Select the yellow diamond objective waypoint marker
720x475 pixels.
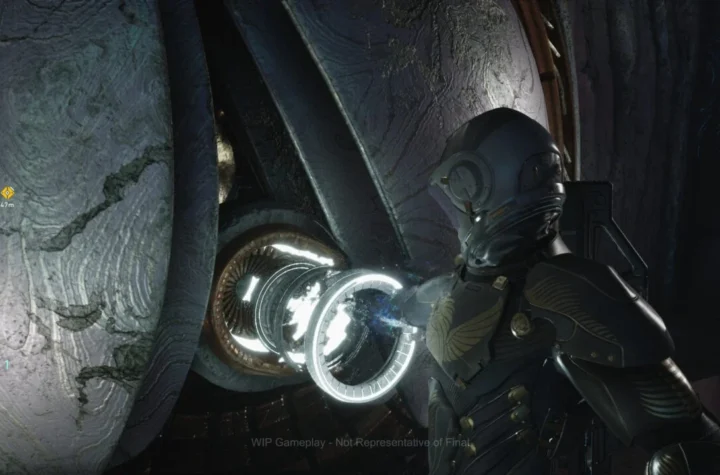coord(7,192)
